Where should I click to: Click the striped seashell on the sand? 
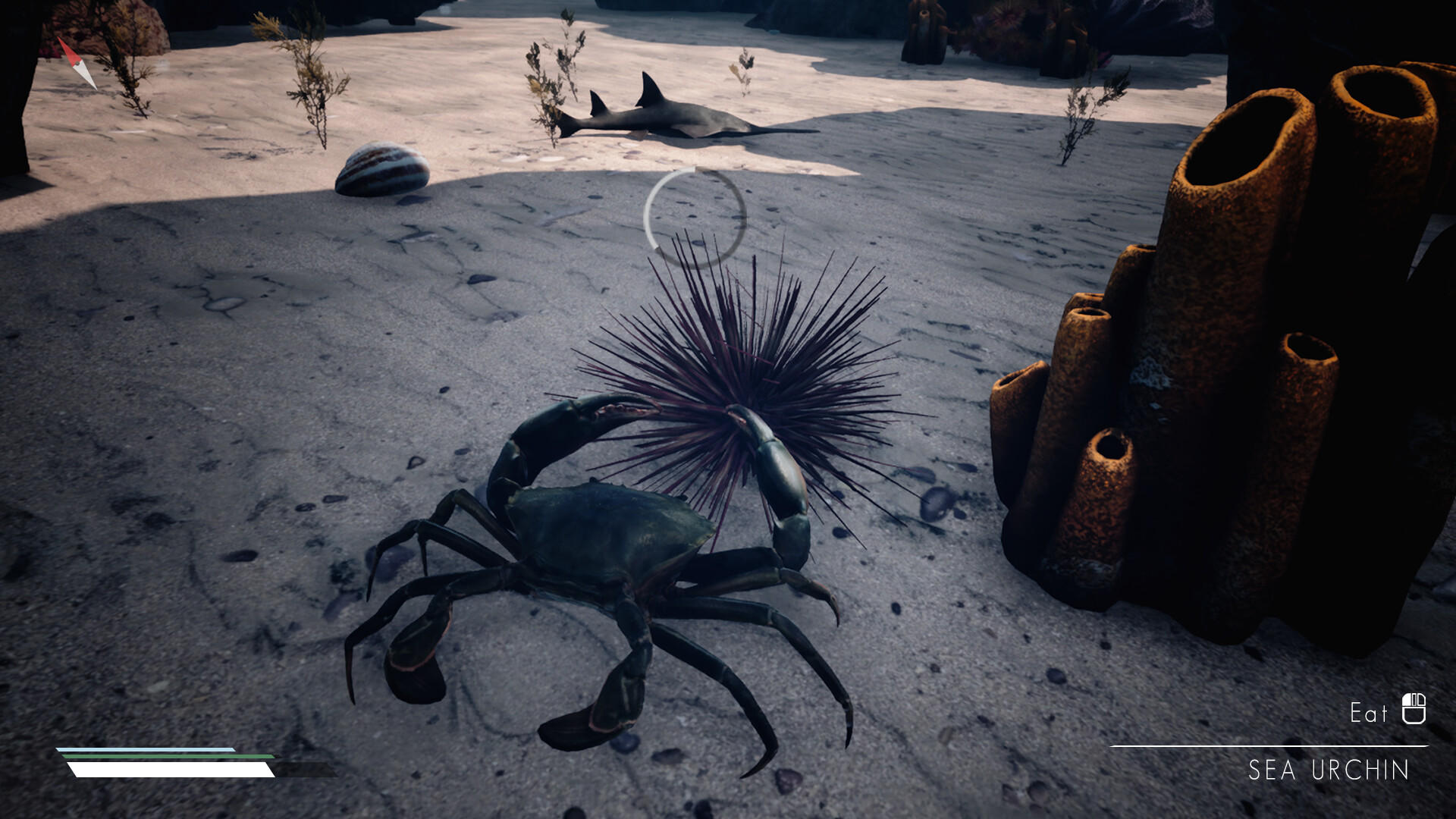point(381,168)
